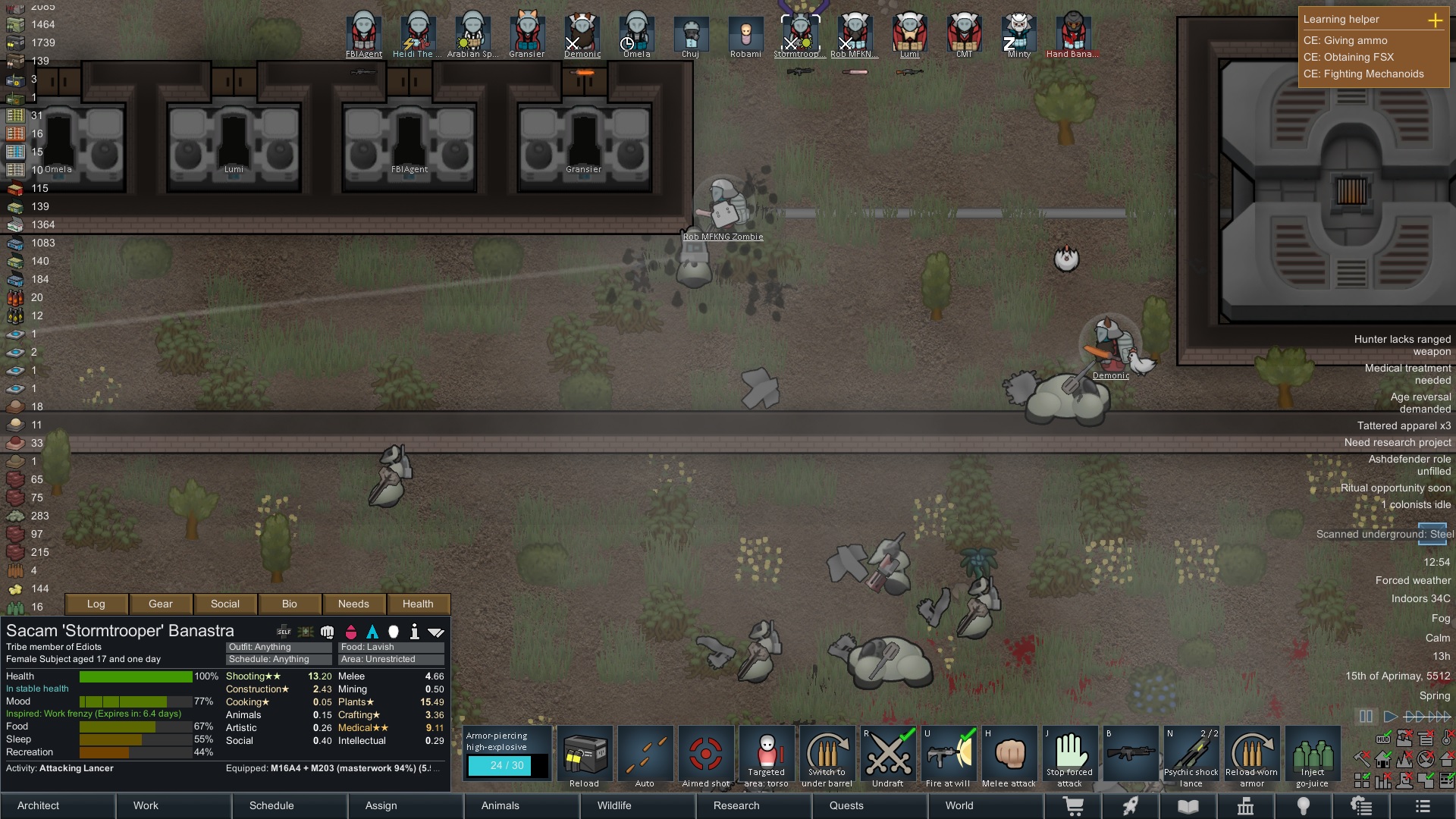Viewport: 1456px width, 819px height.
Task: Undraft the selected colonist
Action: [887, 757]
